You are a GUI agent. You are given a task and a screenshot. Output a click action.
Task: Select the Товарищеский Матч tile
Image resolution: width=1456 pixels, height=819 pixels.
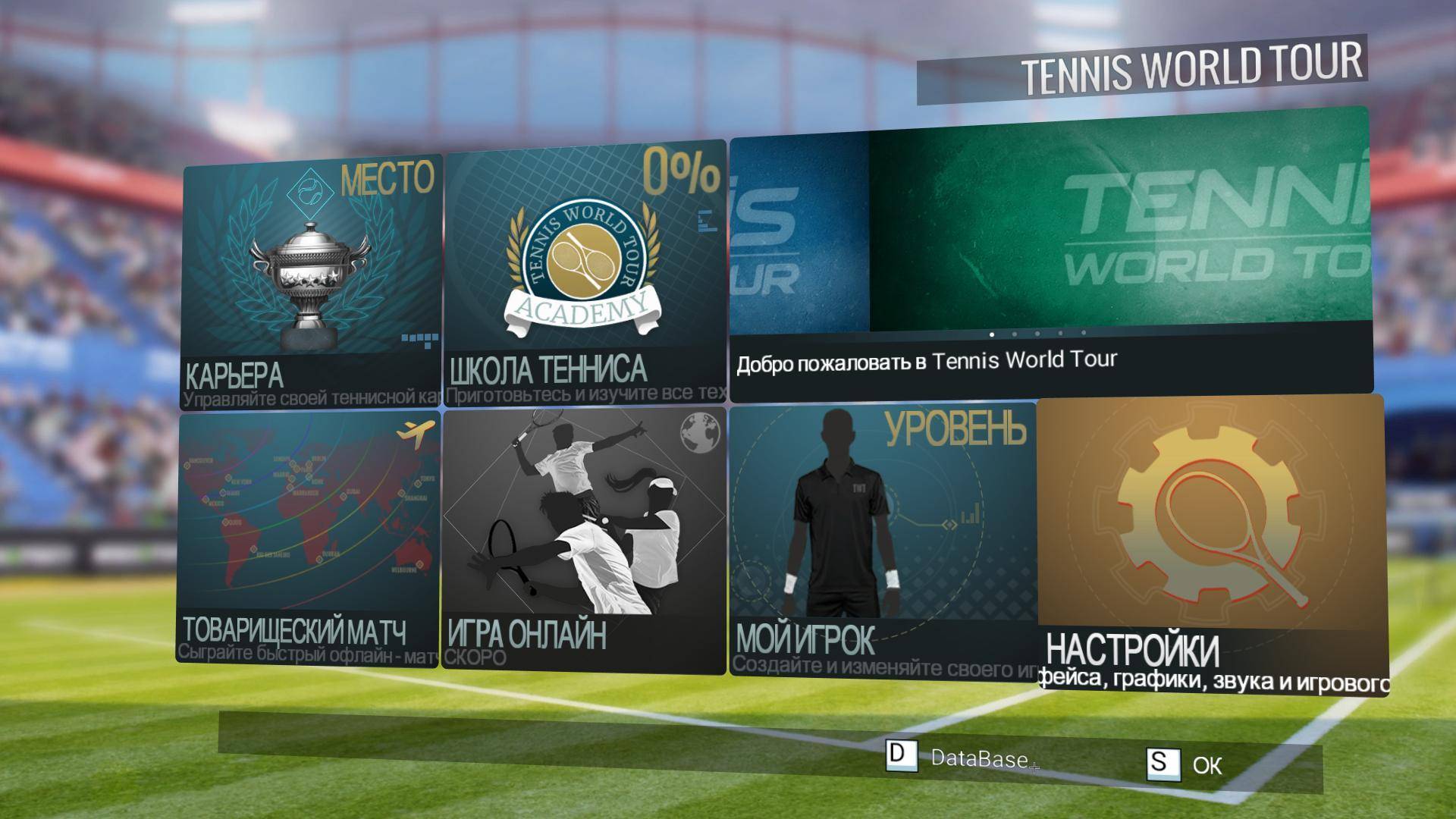click(x=309, y=538)
